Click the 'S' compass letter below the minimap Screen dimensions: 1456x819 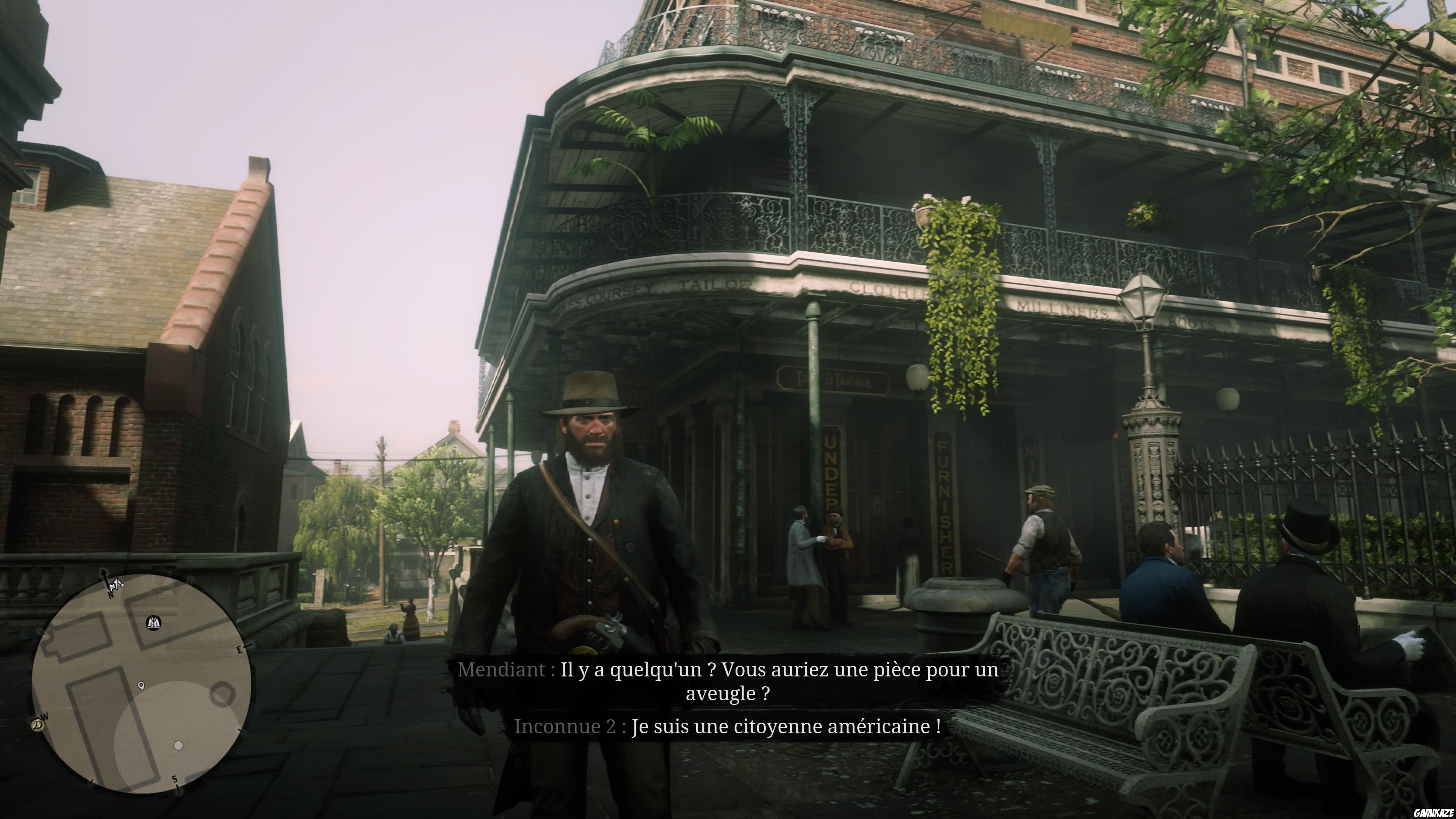point(175,779)
